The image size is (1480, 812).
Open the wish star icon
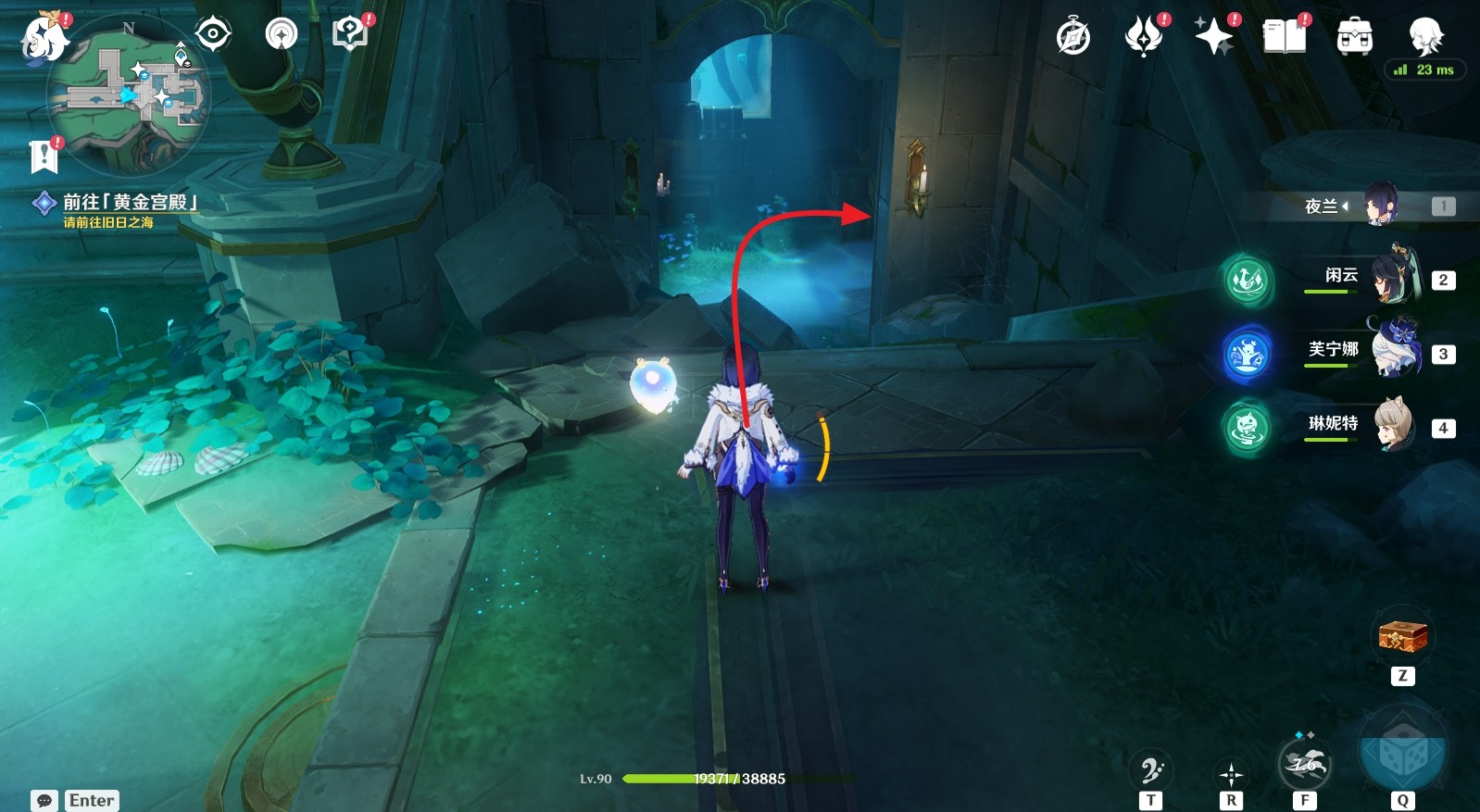1214,37
